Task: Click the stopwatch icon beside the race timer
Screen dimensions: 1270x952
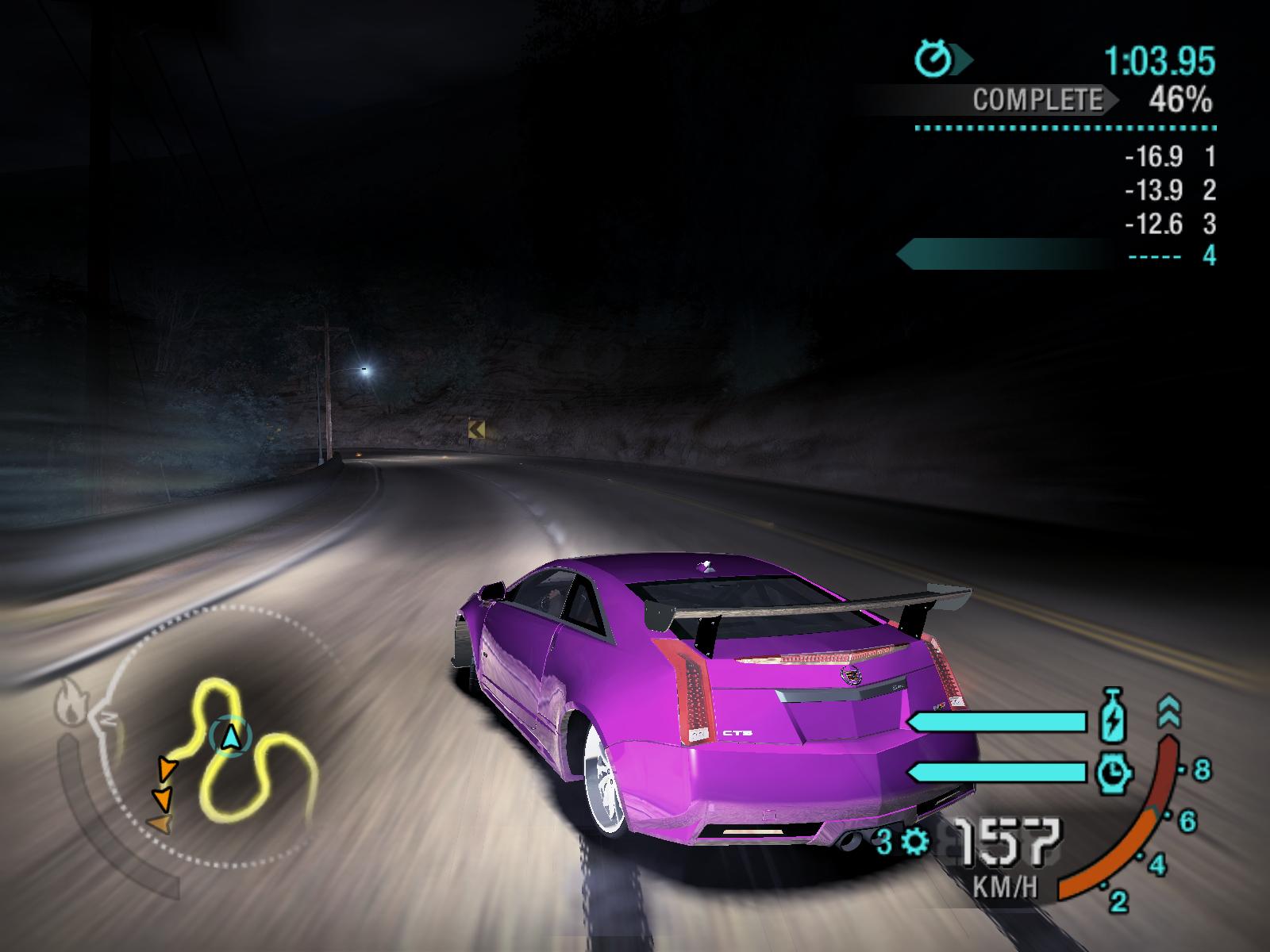Action: click(x=934, y=59)
